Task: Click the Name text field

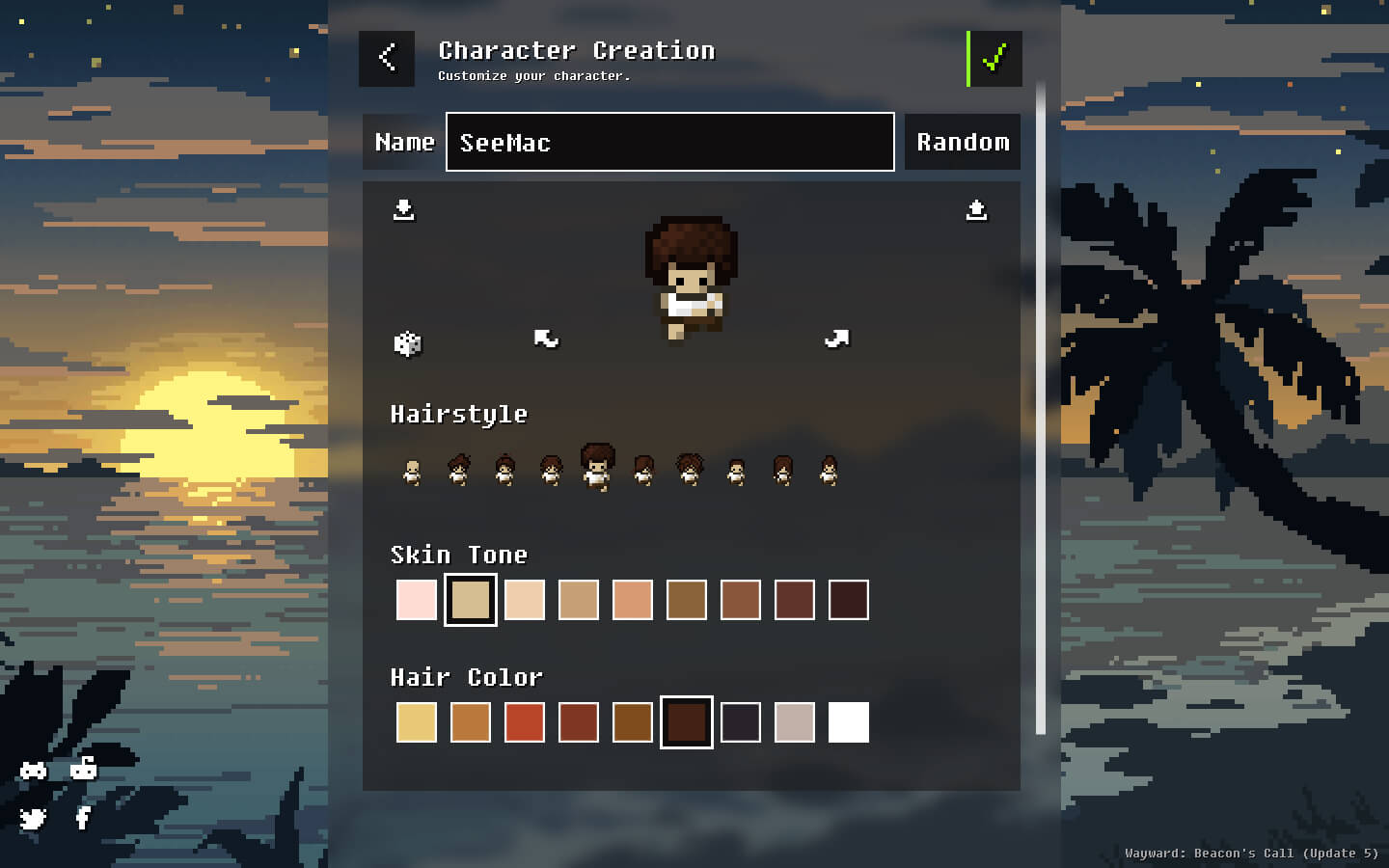Action: 669,142
